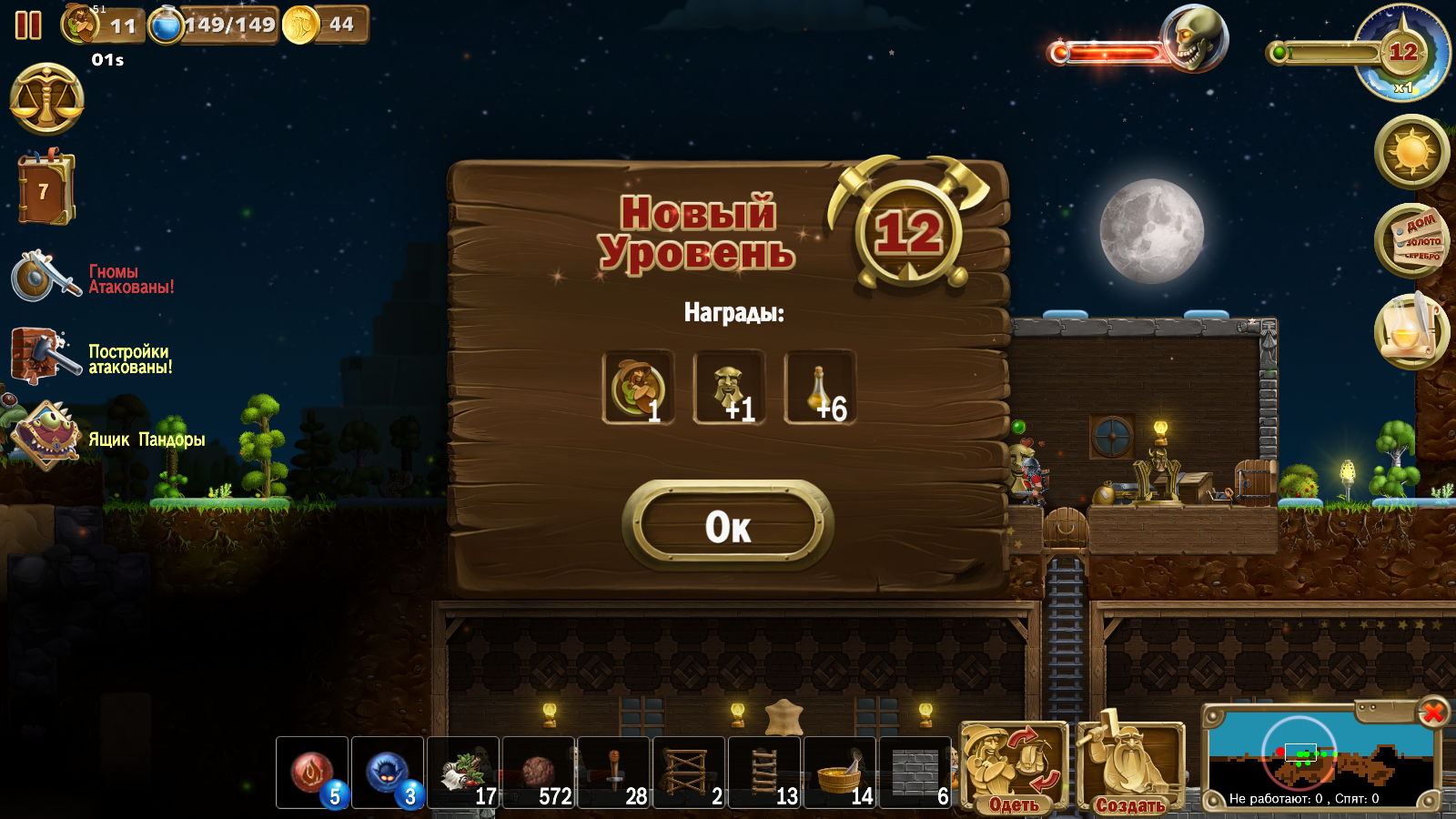Screen dimensions: 1456x819
Task: Close the minimap with the red X
Action: (1432, 712)
